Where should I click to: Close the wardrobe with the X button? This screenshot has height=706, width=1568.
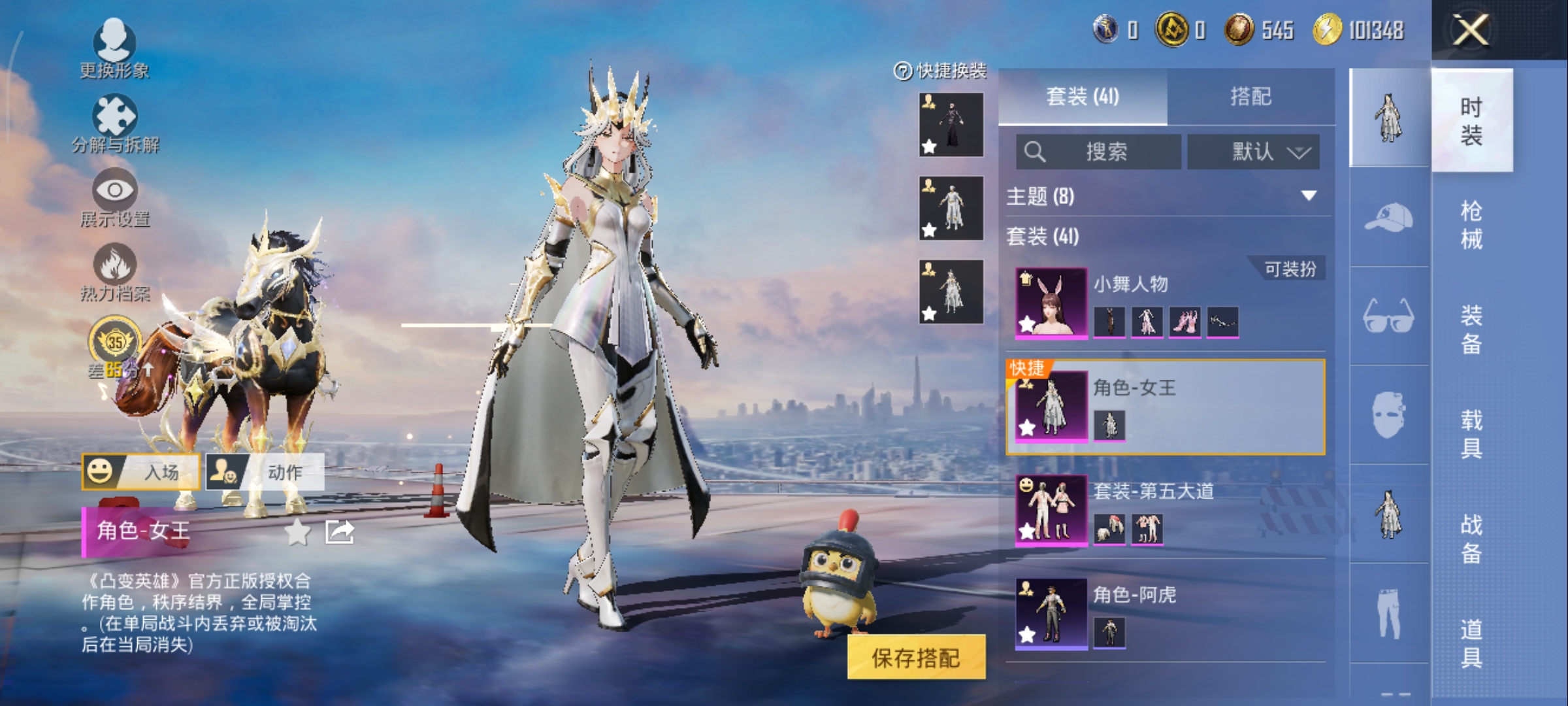pyautogui.click(x=1470, y=30)
